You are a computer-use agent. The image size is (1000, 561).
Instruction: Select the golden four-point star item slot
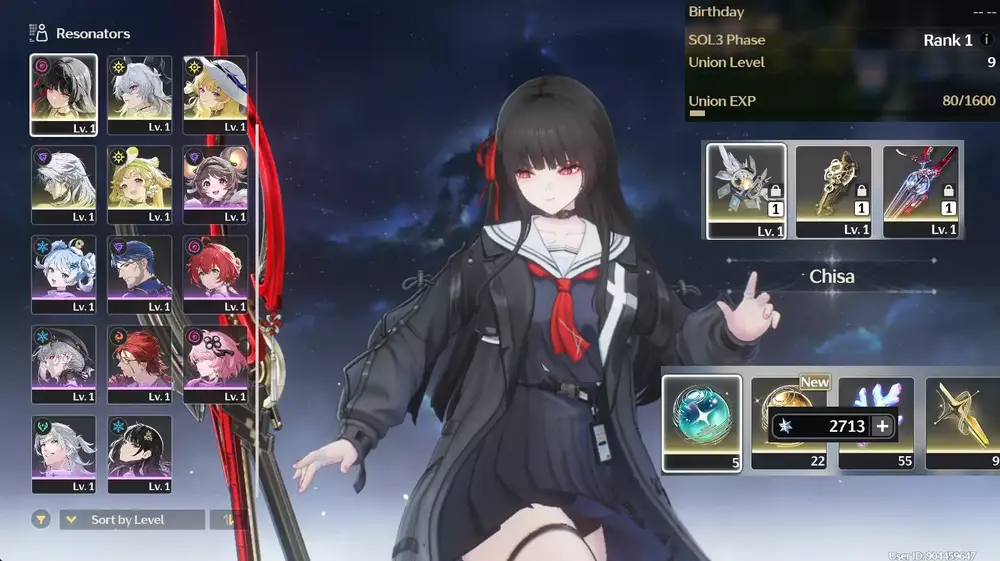(962, 421)
